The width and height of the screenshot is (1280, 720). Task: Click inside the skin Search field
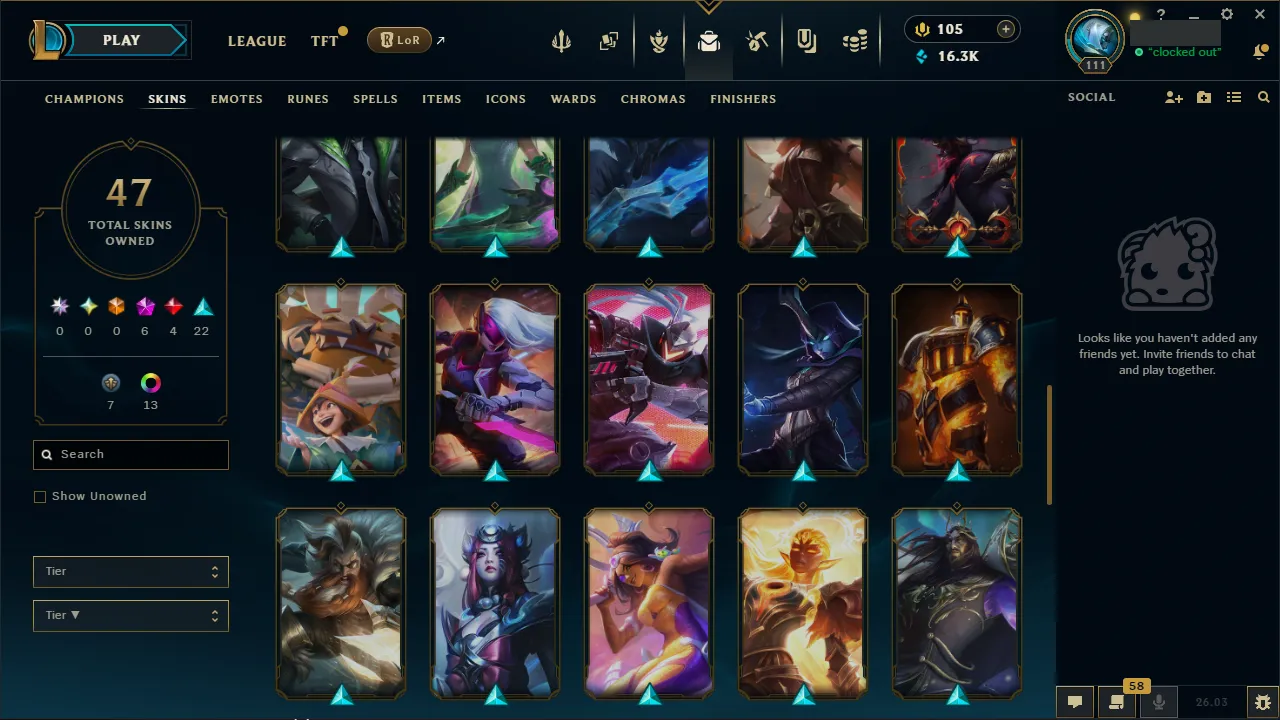pyautogui.click(x=130, y=454)
